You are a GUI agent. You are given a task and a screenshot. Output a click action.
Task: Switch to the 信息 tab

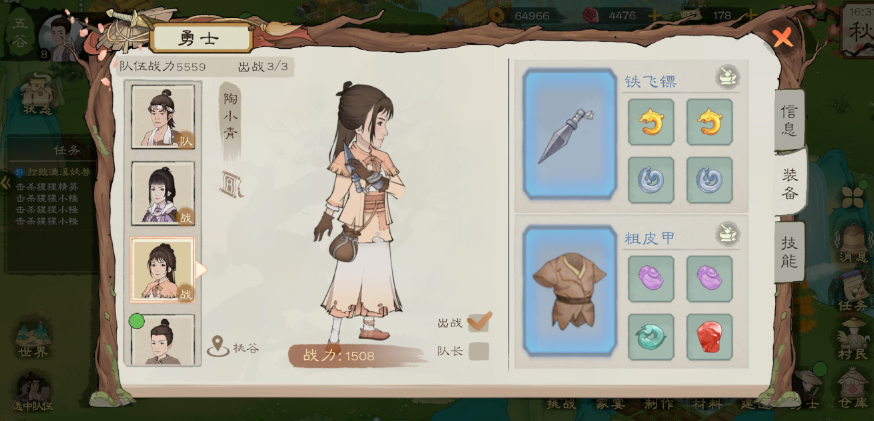(788, 120)
